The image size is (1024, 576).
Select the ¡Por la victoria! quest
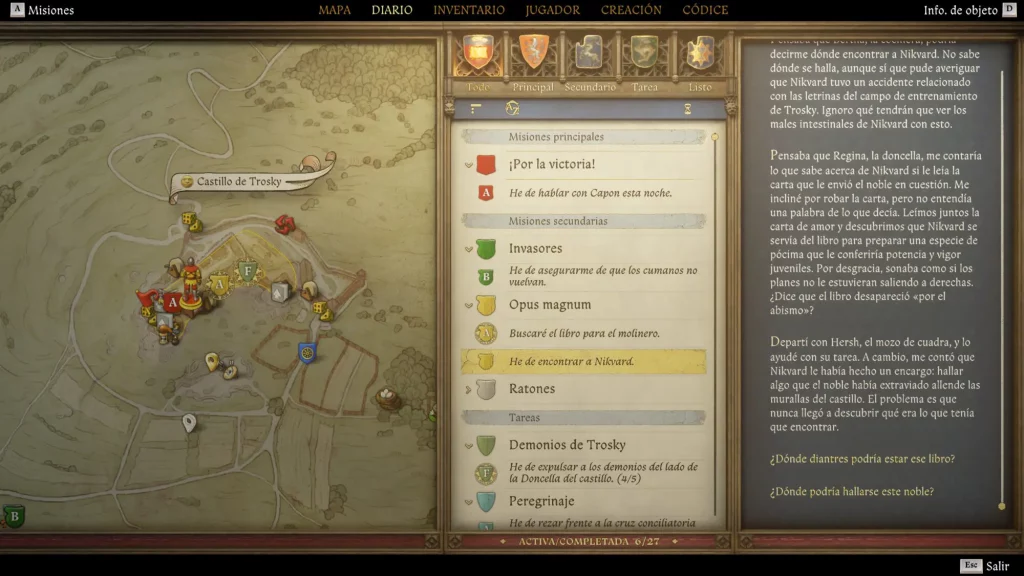point(551,164)
